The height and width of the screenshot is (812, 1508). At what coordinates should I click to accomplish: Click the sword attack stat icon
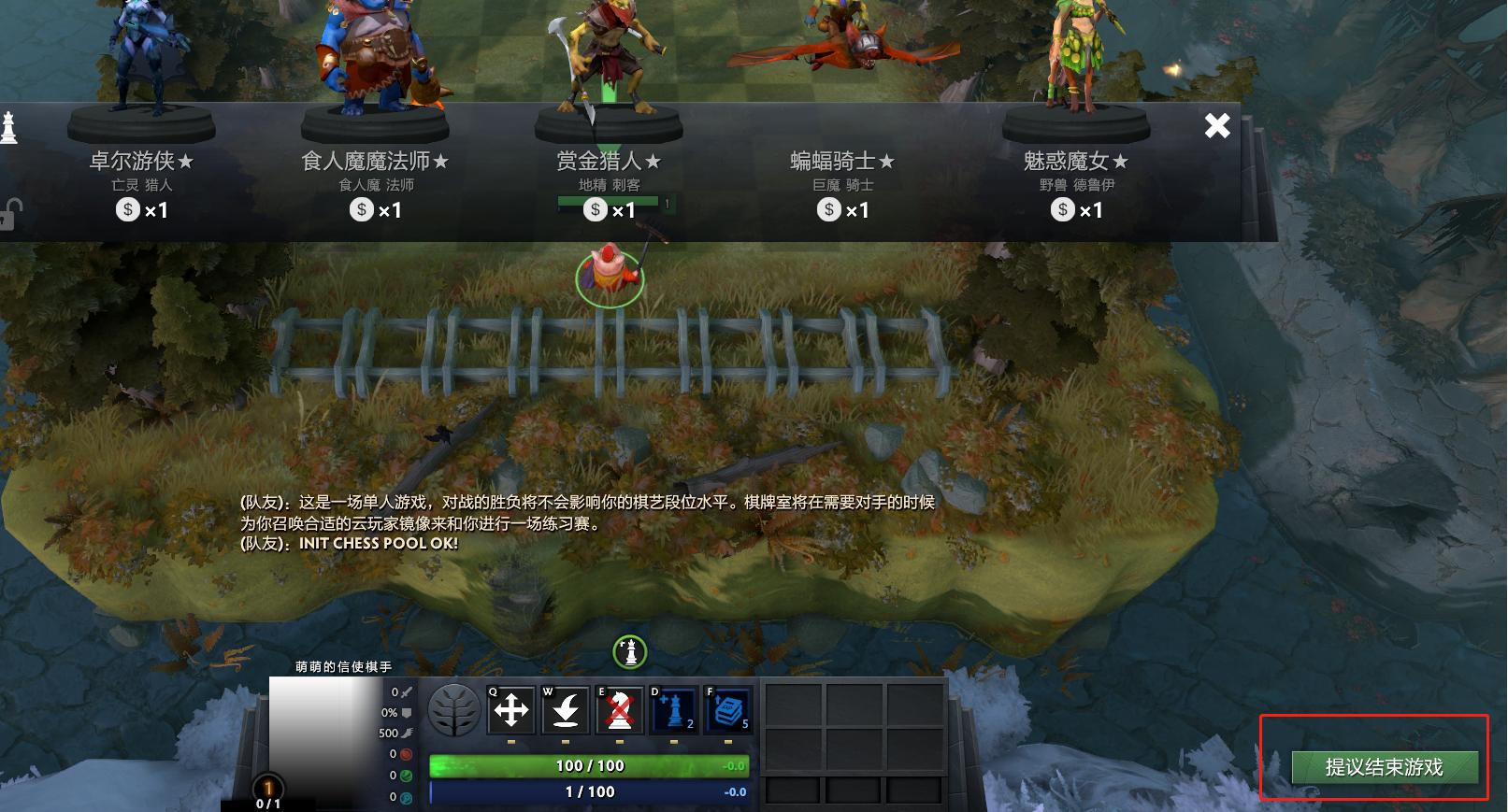(408, 692)
